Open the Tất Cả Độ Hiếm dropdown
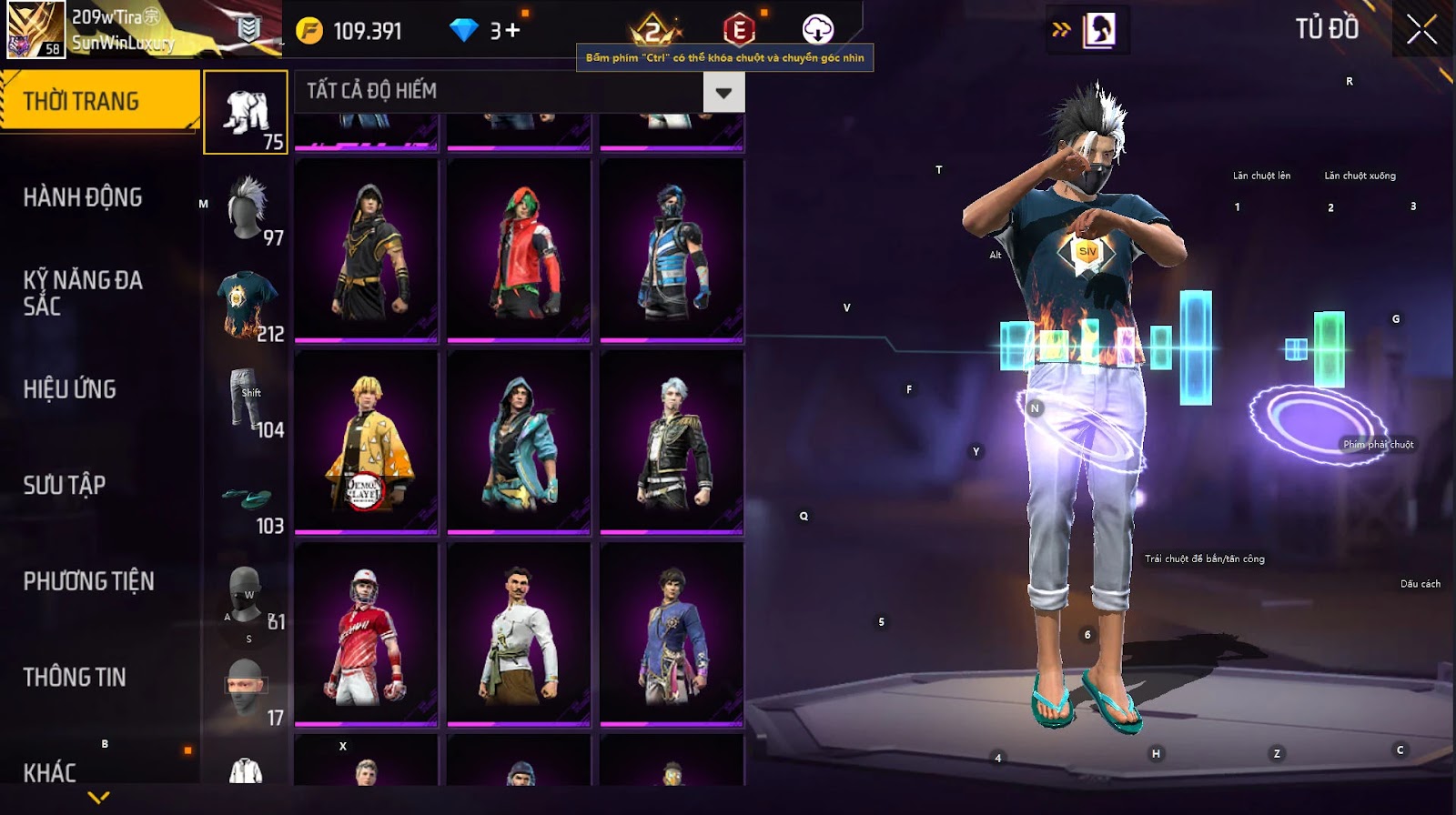 click(723, 92)
